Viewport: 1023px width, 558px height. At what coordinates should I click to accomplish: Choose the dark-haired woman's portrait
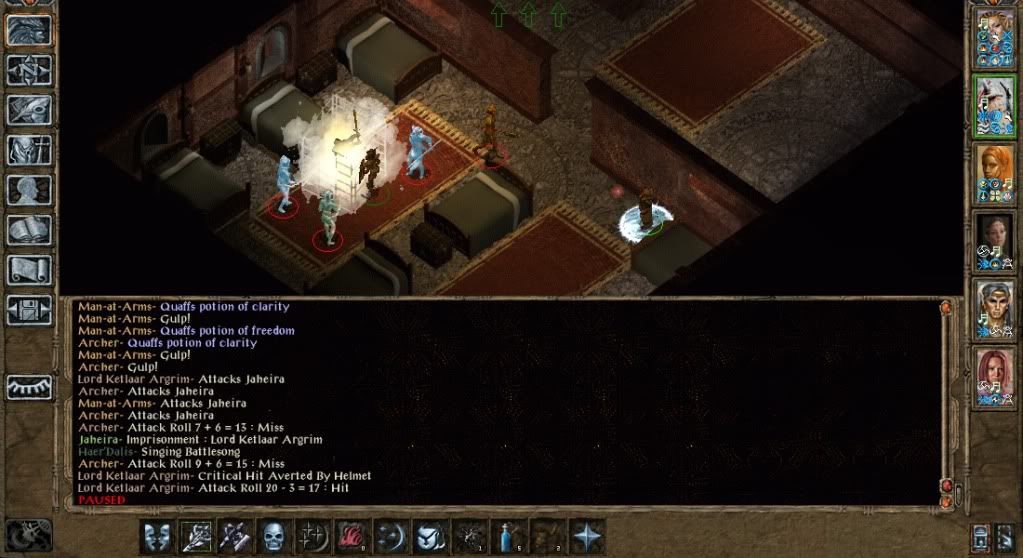994,240
